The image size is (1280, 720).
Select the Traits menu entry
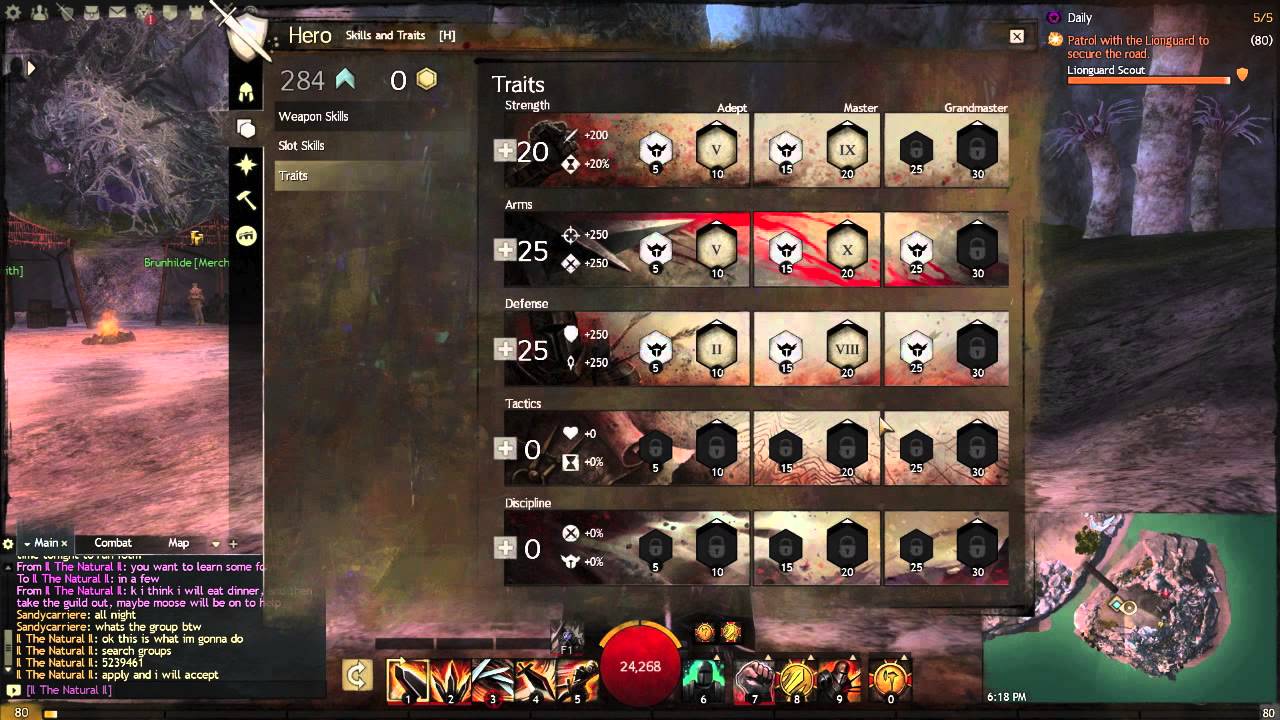click(293, 176)
